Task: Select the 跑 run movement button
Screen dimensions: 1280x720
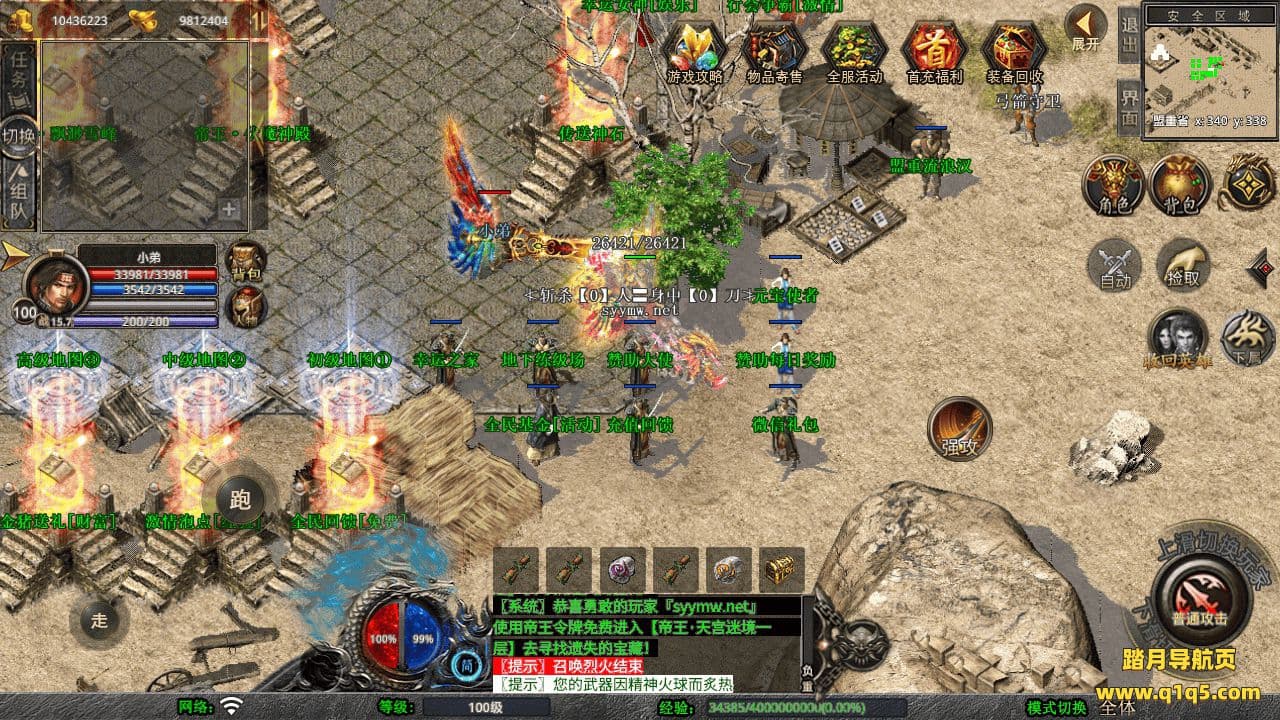Action: coord(239,497)
